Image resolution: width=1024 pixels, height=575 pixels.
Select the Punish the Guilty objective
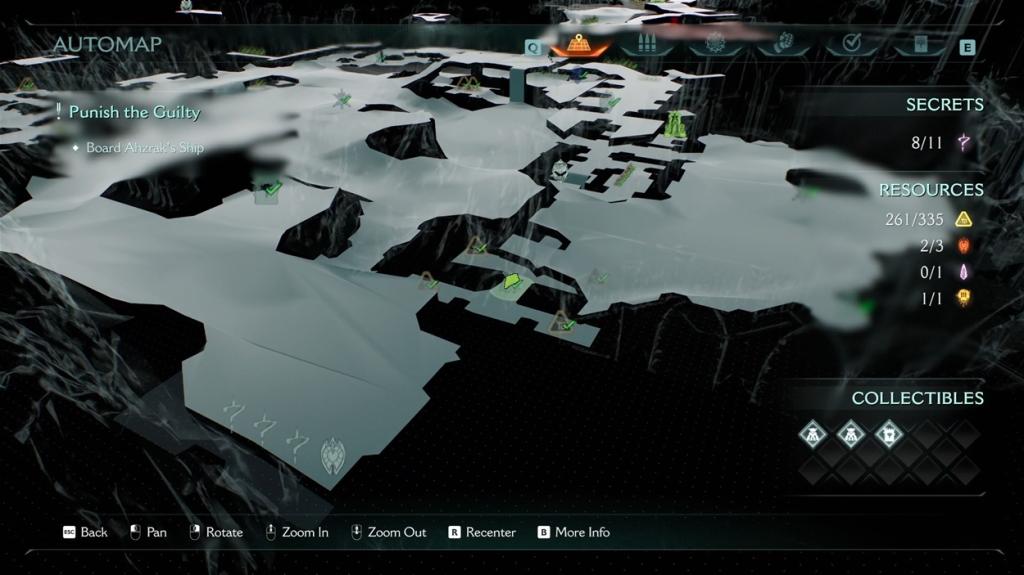(x=134, y=112)
